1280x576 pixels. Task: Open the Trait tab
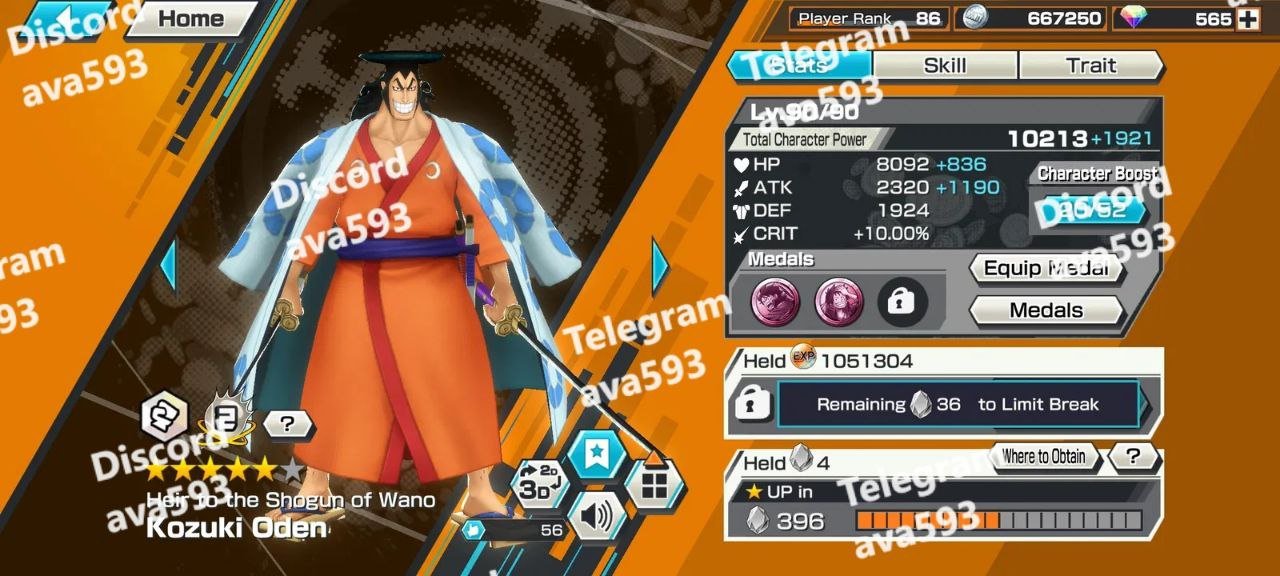pyautogui.click(x=1090, y=66)
